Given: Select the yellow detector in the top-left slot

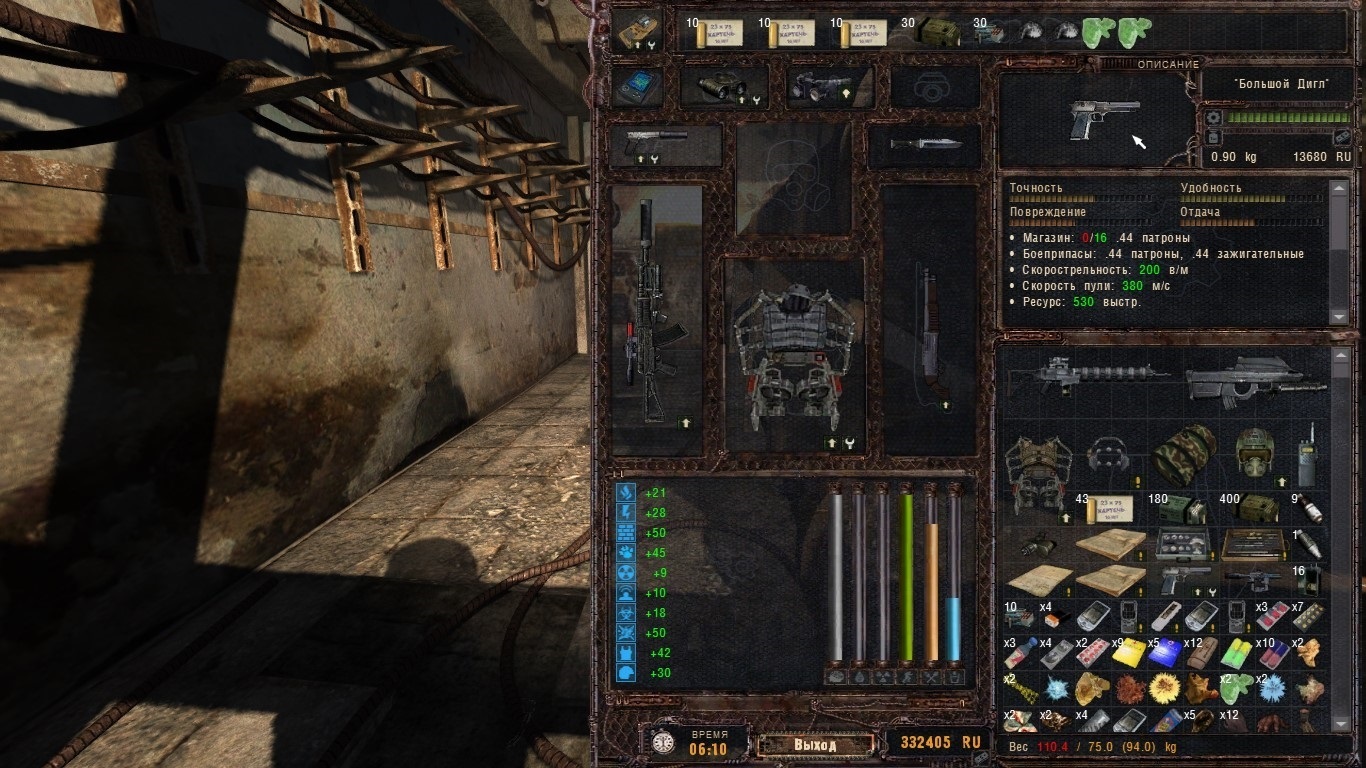Looking at the screenshot, I should click(x=637, y=31).
